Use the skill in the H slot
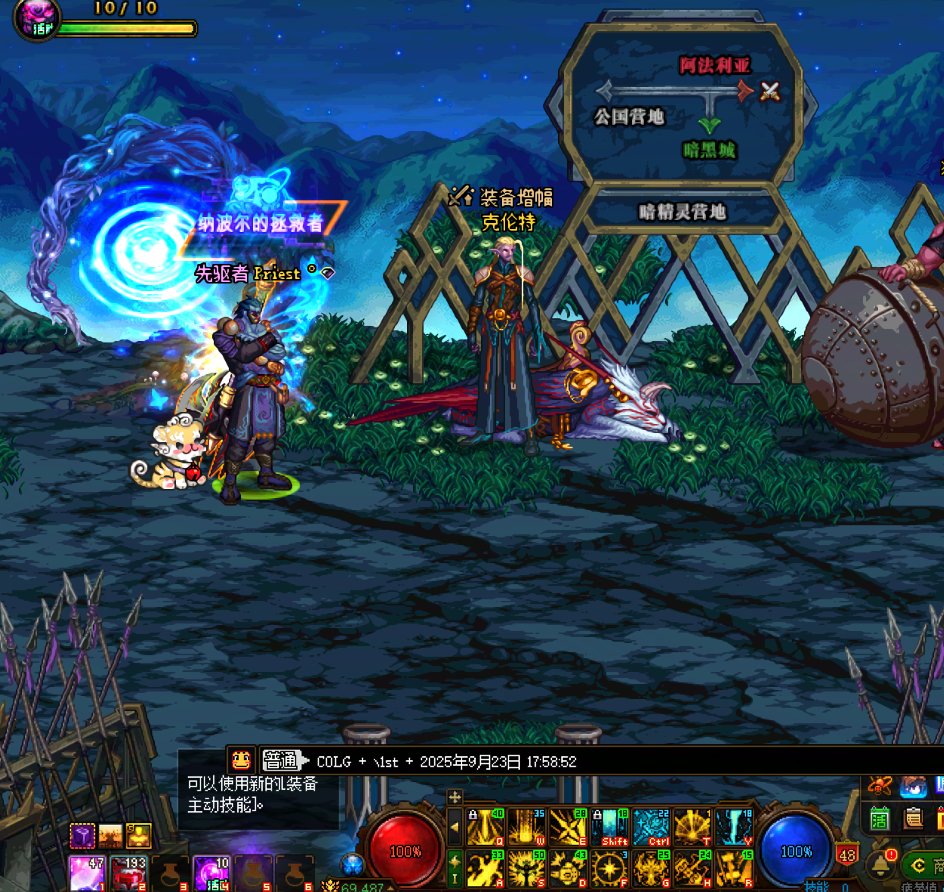944x892 pixels. tap(692, 869)
